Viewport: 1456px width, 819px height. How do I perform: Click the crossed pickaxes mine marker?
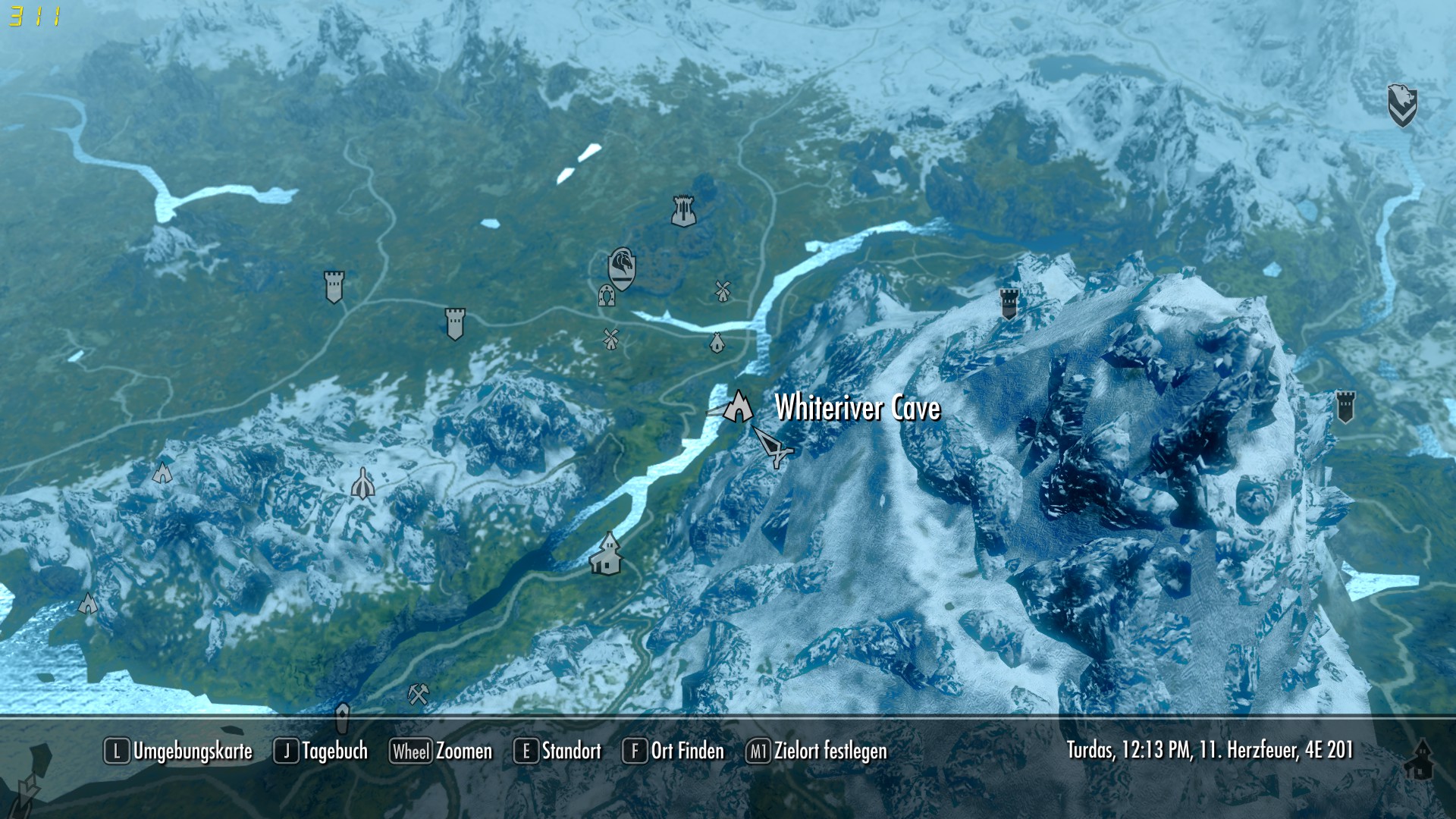419,693
